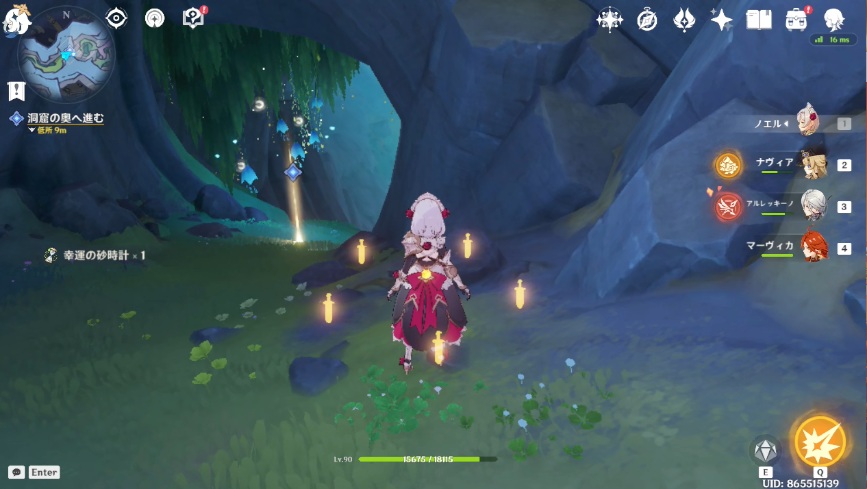Open the chat box with Enter label
Image resolution: width=867 pixels, height=489 pixels.
[x=34, y=472]
